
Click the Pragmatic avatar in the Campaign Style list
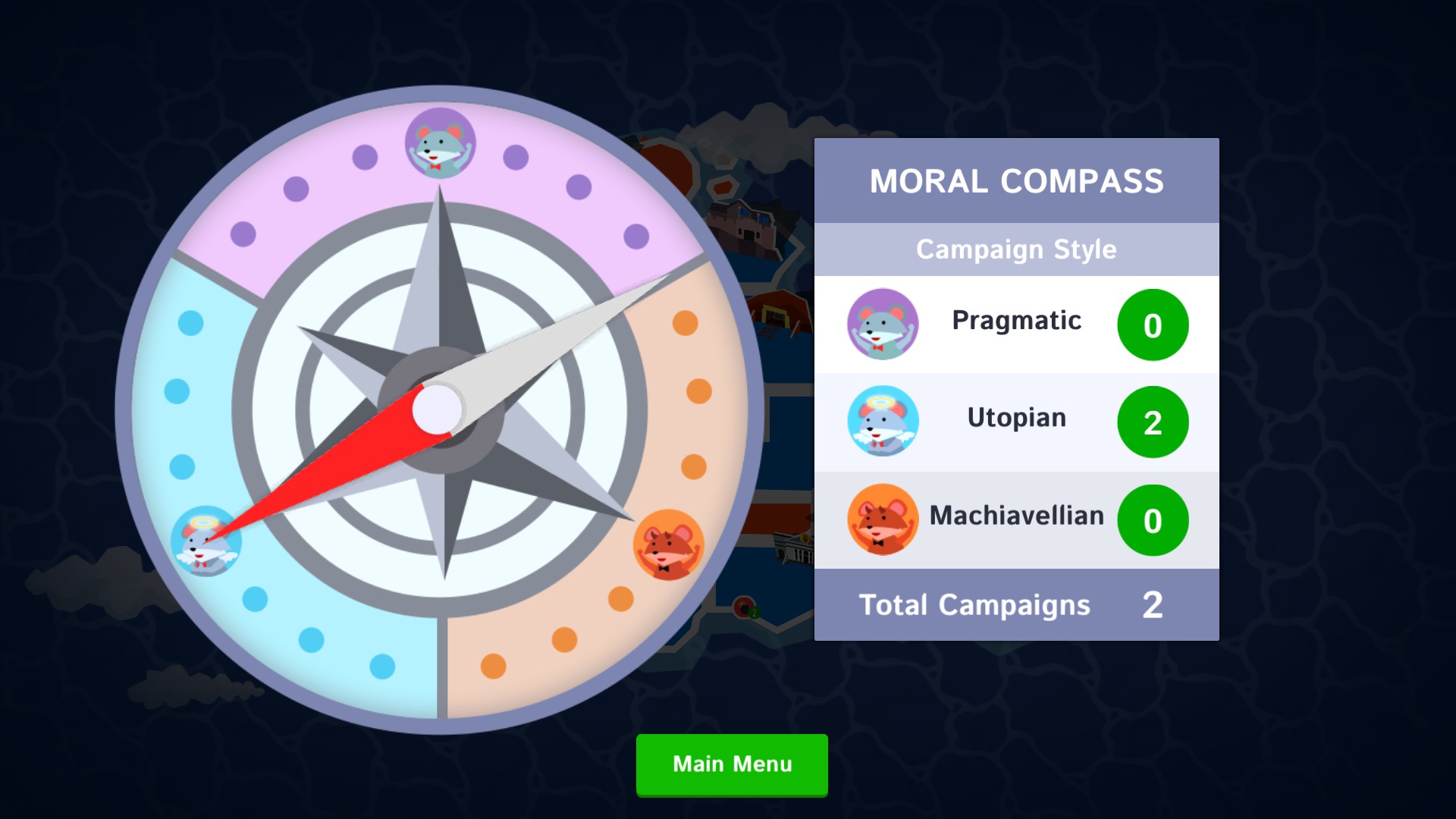[x=882, y=324]
